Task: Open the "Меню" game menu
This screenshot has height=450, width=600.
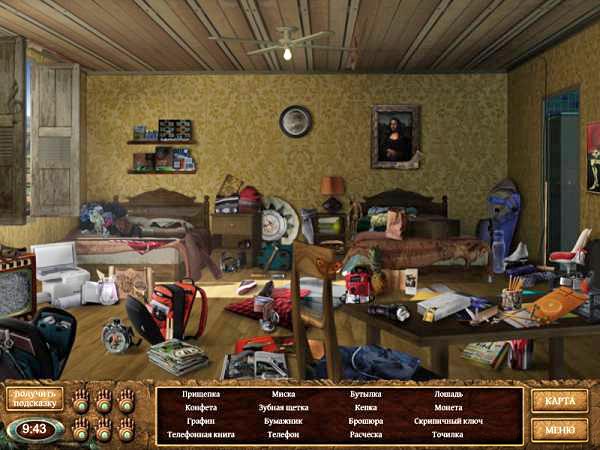Action: pyautogui.click(x=559, y=430)
